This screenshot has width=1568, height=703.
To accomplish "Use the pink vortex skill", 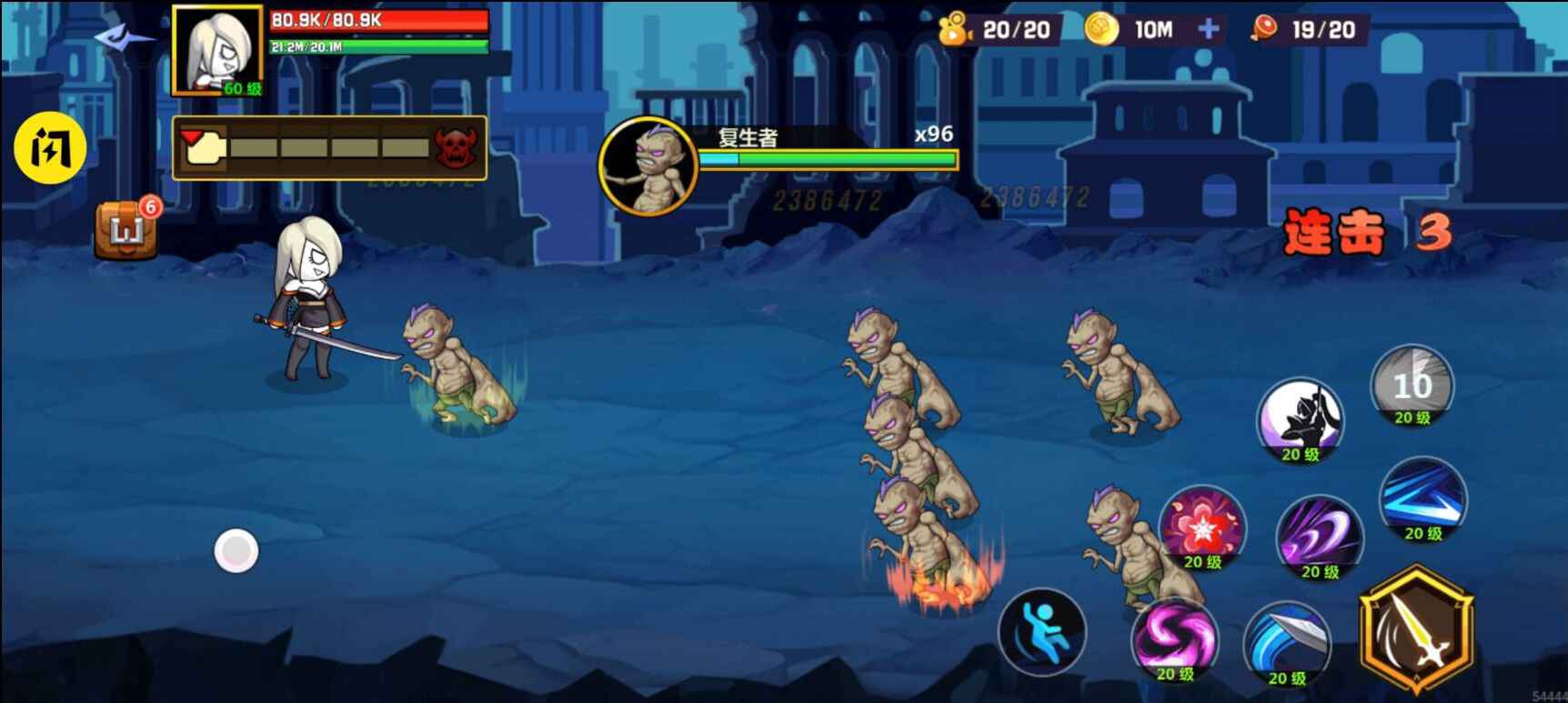I will tap(1174, 639).
